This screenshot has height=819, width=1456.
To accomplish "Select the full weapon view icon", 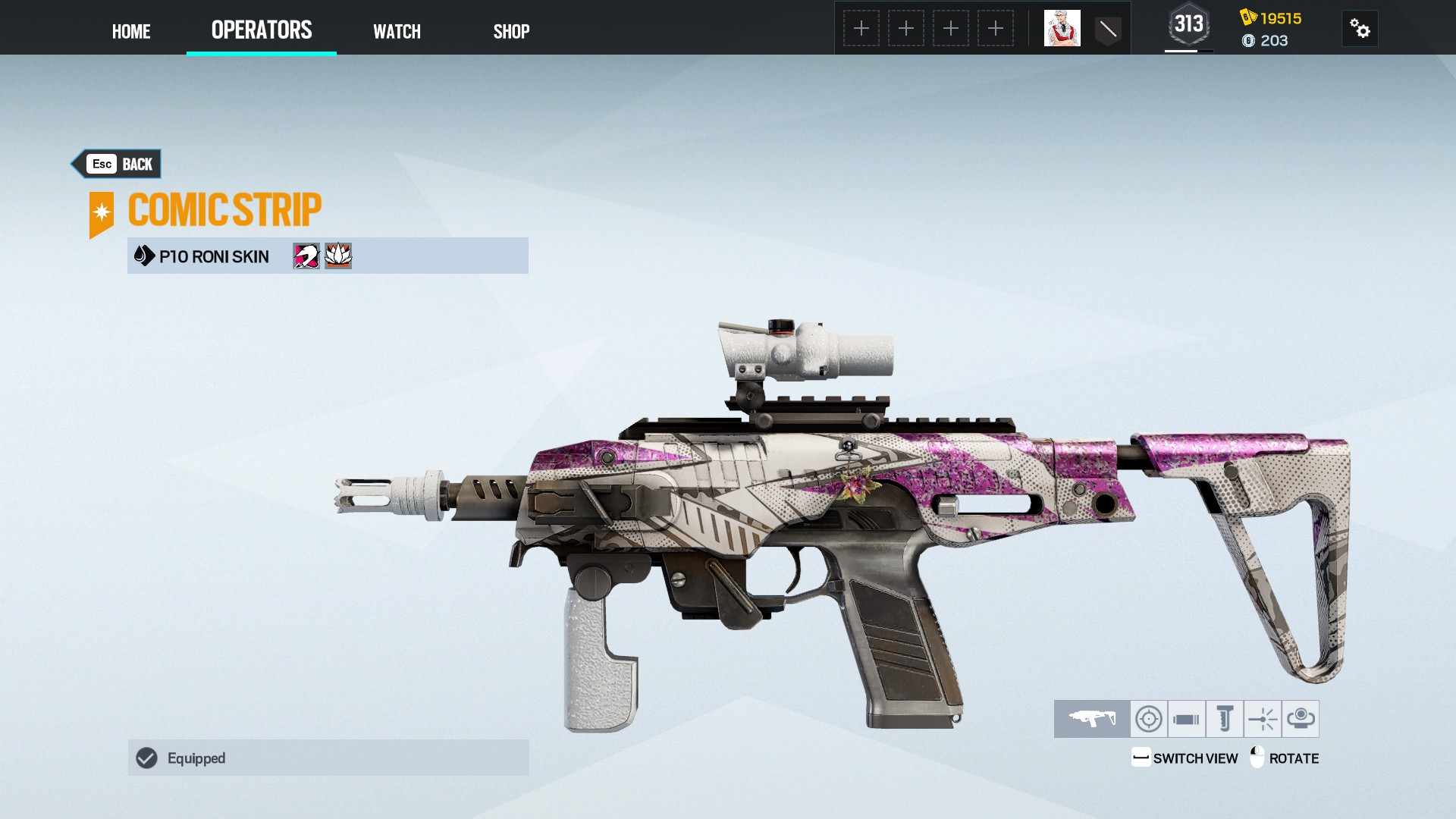I will 1092,718.
